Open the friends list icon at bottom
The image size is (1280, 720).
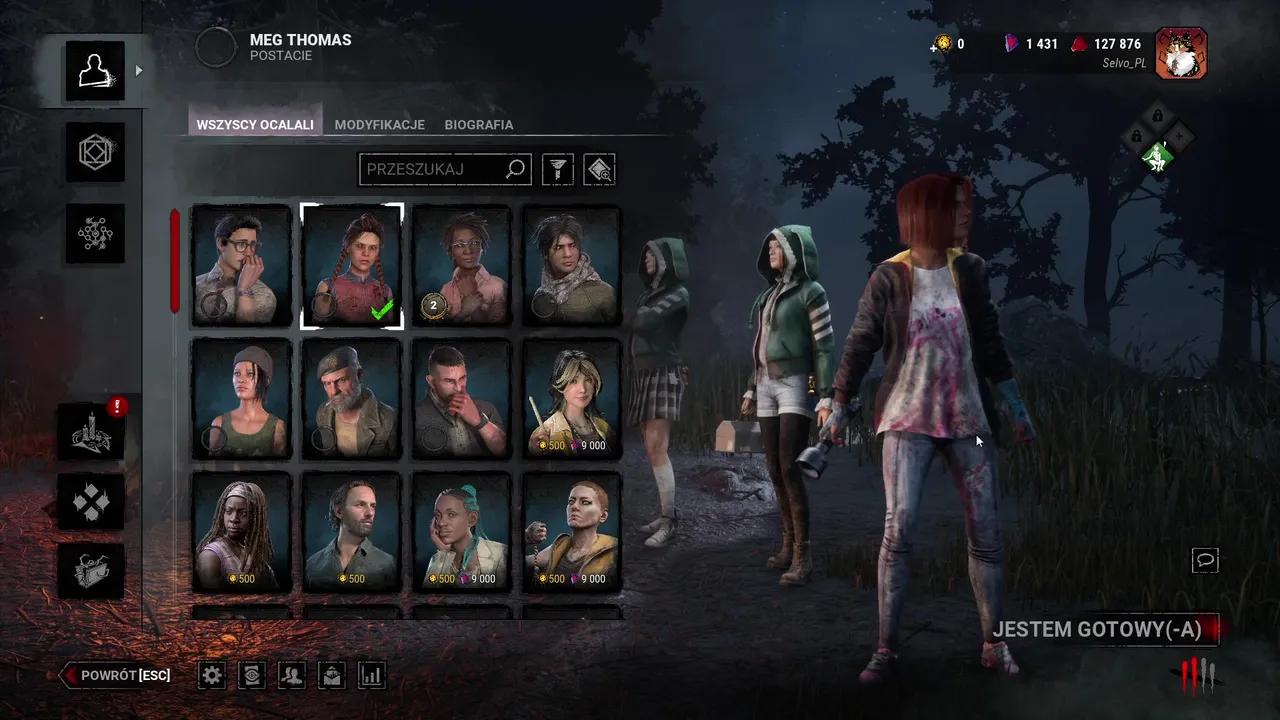click(x=291, y=675)
